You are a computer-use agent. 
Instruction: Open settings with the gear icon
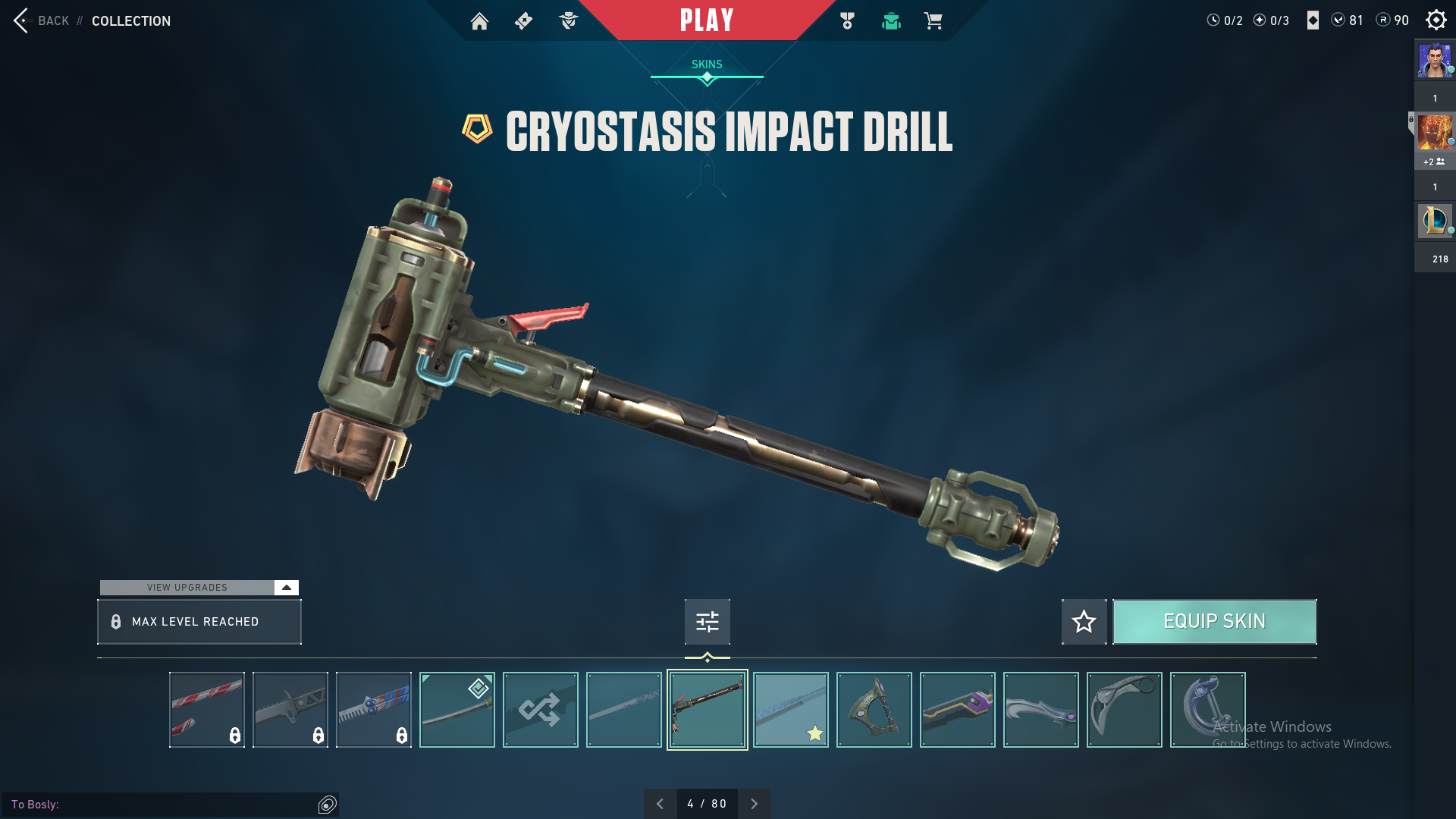tap(1436, 20)
